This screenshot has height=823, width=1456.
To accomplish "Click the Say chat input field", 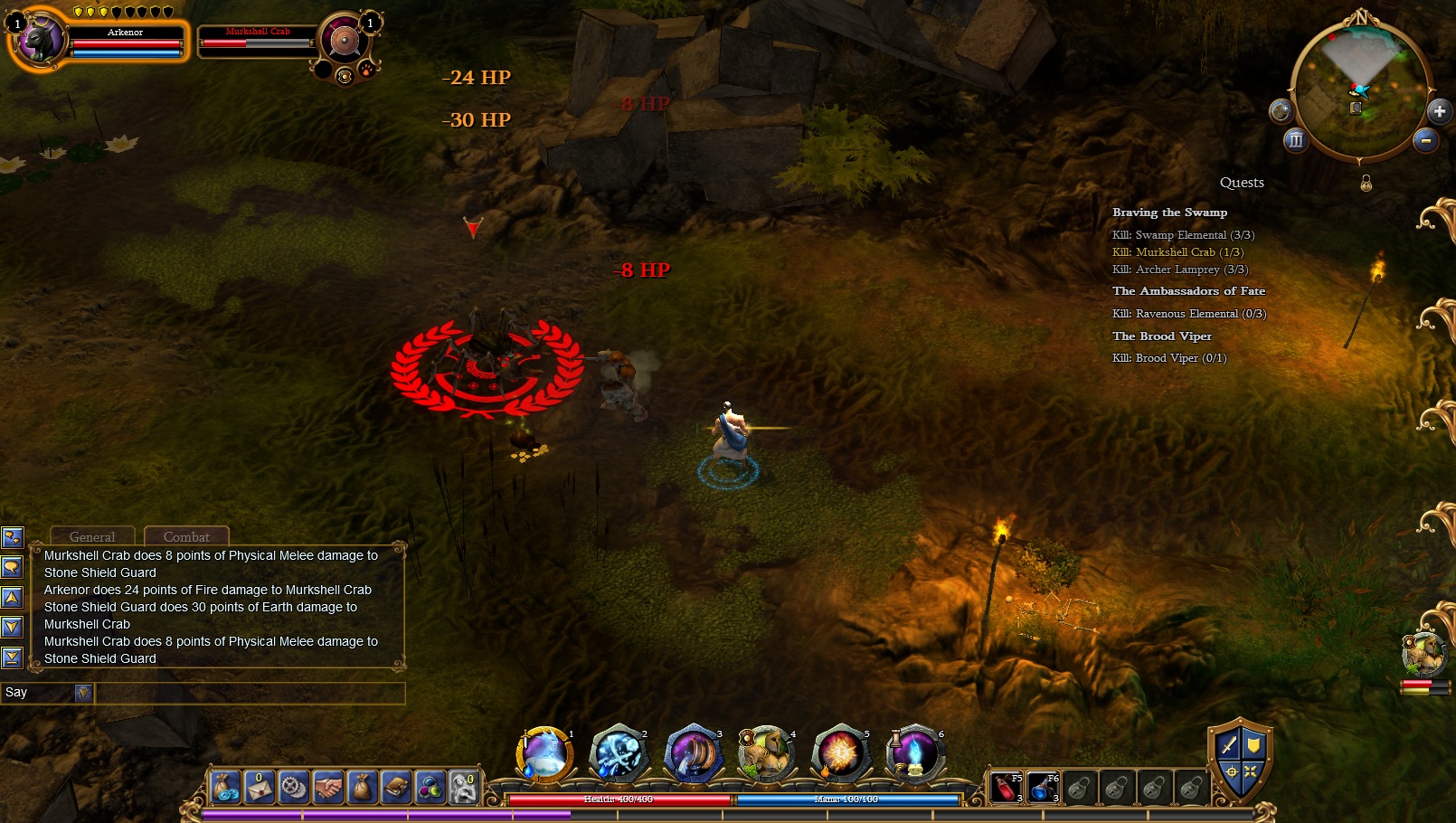I will click(249, 693).
